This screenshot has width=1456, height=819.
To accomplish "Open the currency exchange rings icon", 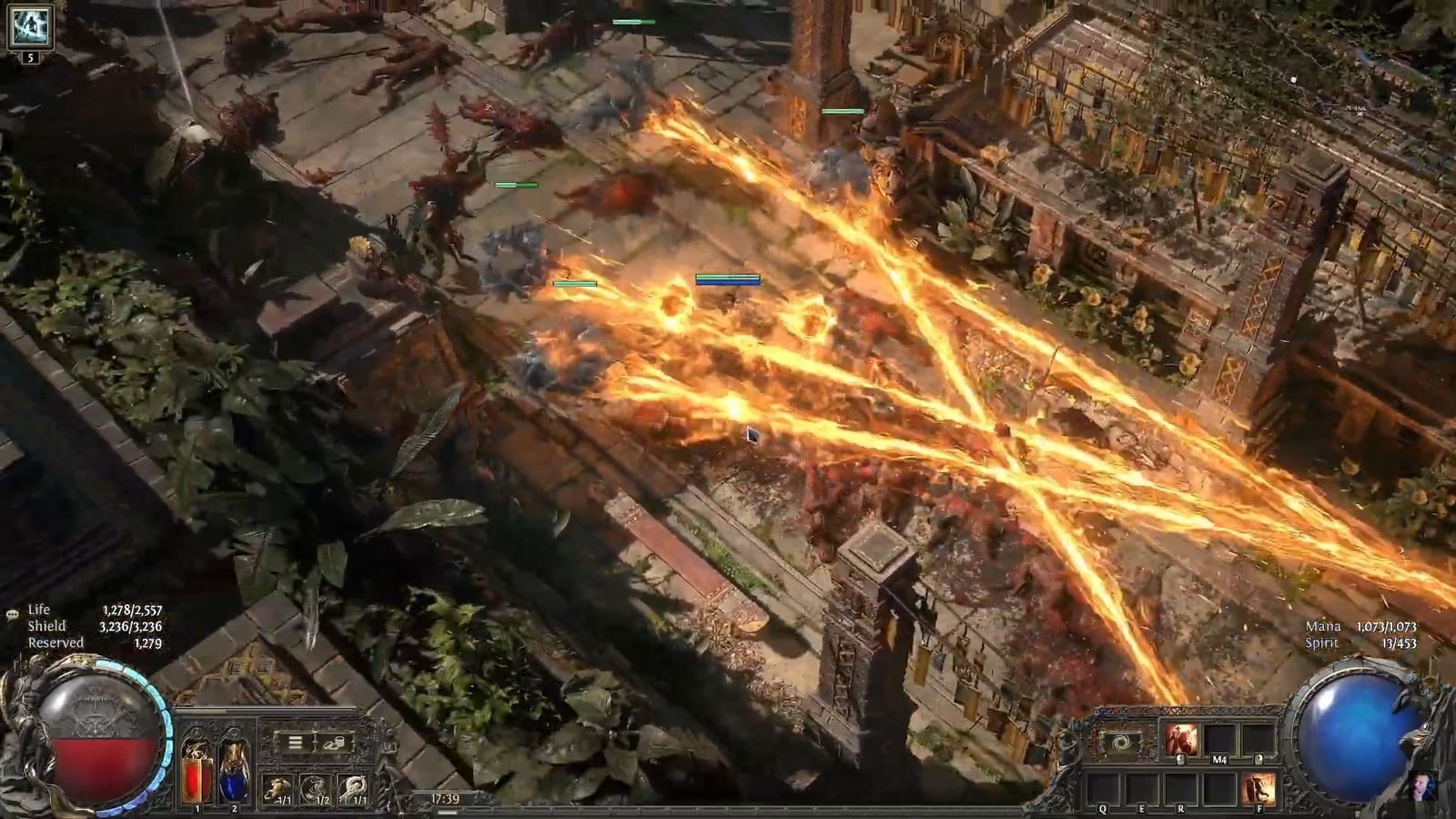I will coord(333,742).
